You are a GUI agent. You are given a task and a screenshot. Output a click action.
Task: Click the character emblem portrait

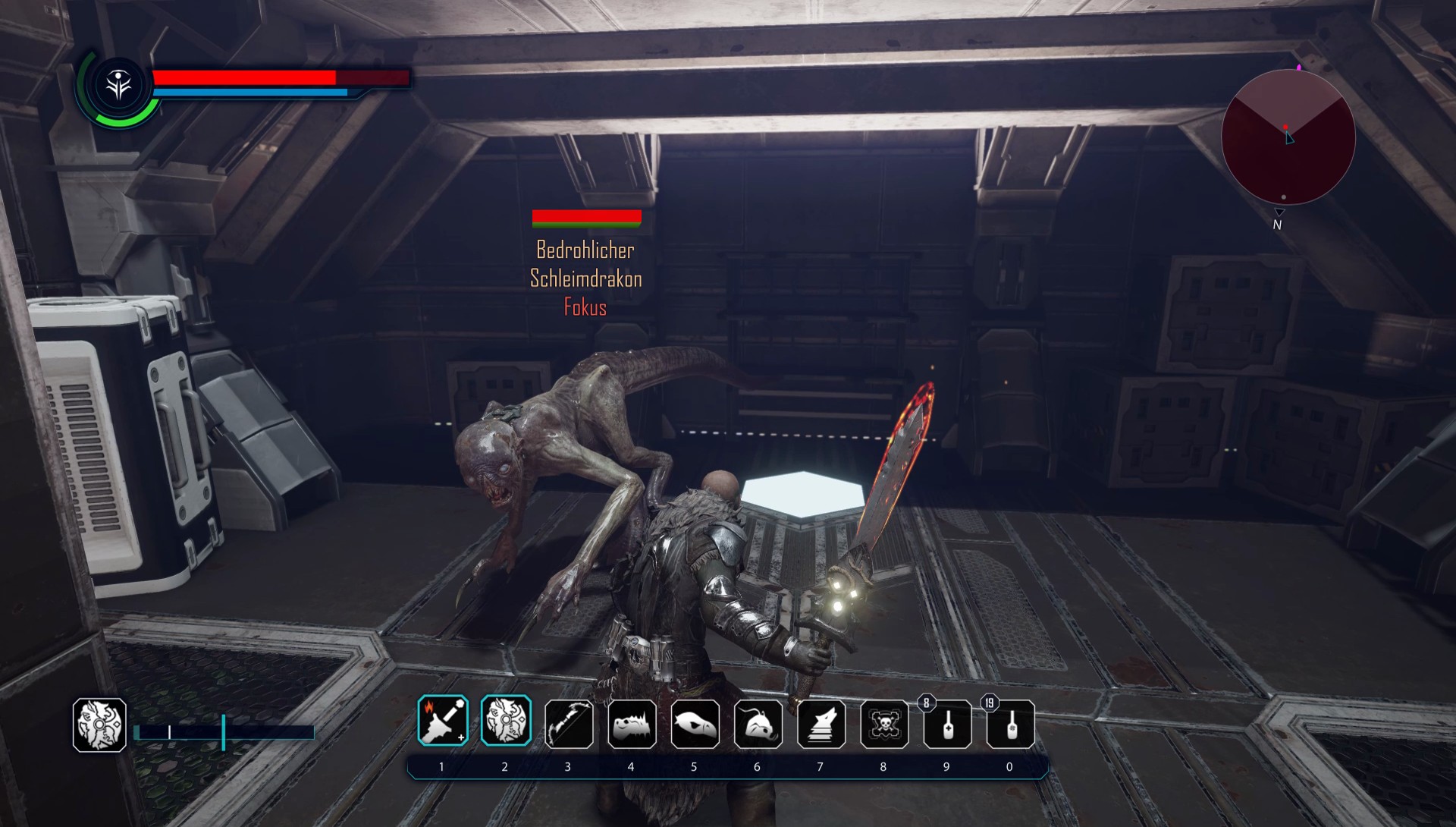pyautogui.click(x=118, y=86)
